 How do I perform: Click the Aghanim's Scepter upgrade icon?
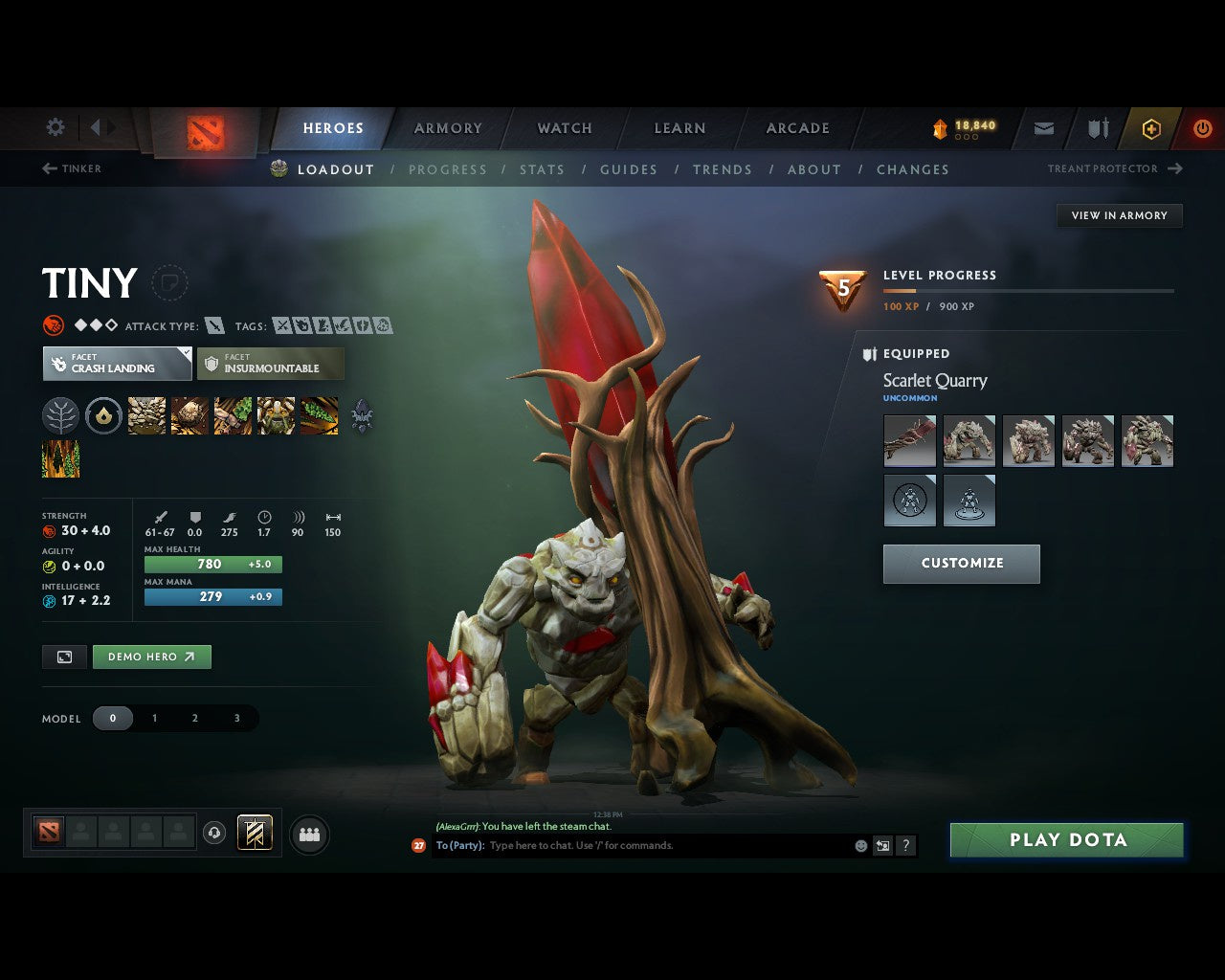click(x=363, y=416)
